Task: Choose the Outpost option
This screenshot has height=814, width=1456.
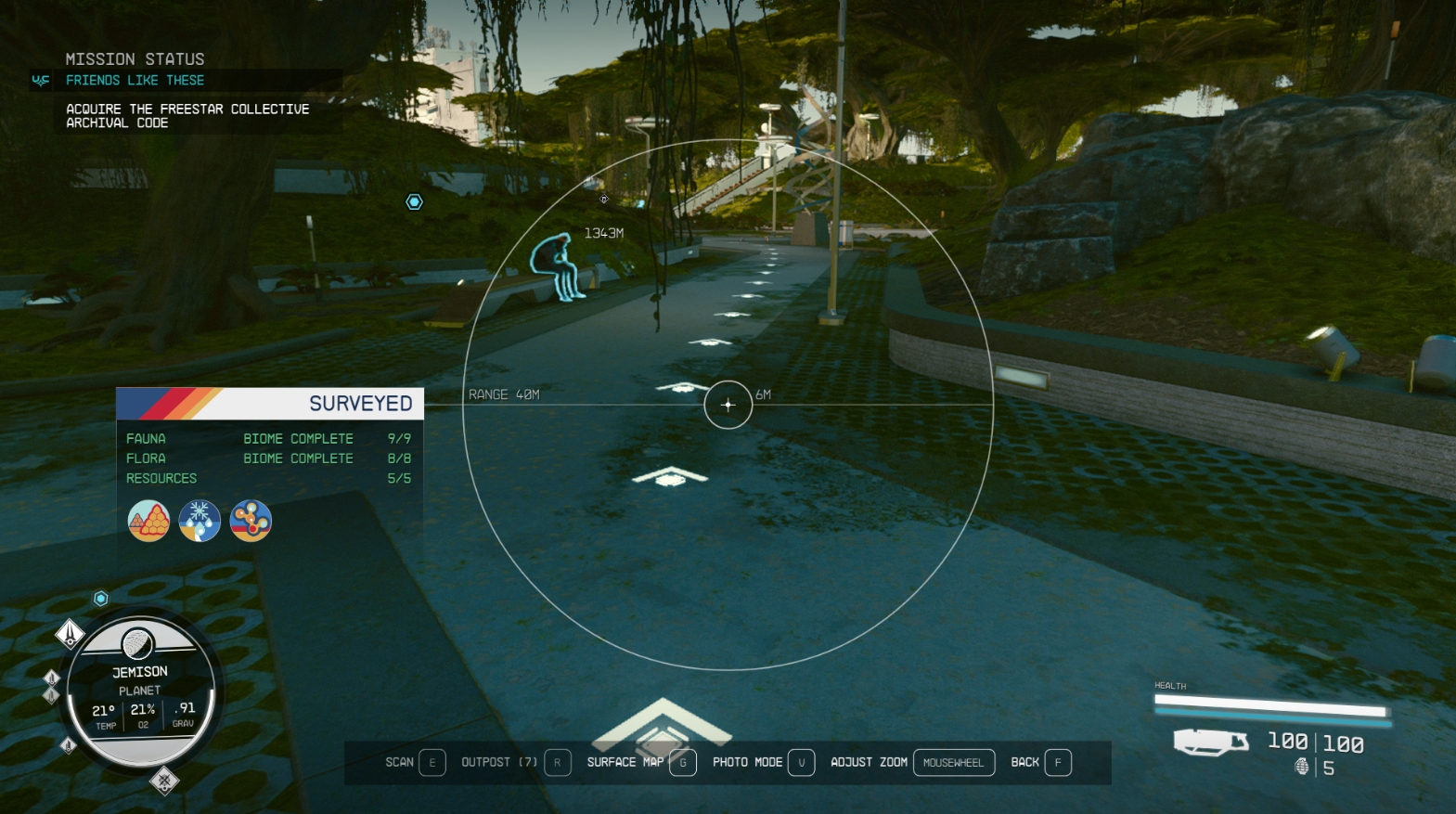Action: 515,762
